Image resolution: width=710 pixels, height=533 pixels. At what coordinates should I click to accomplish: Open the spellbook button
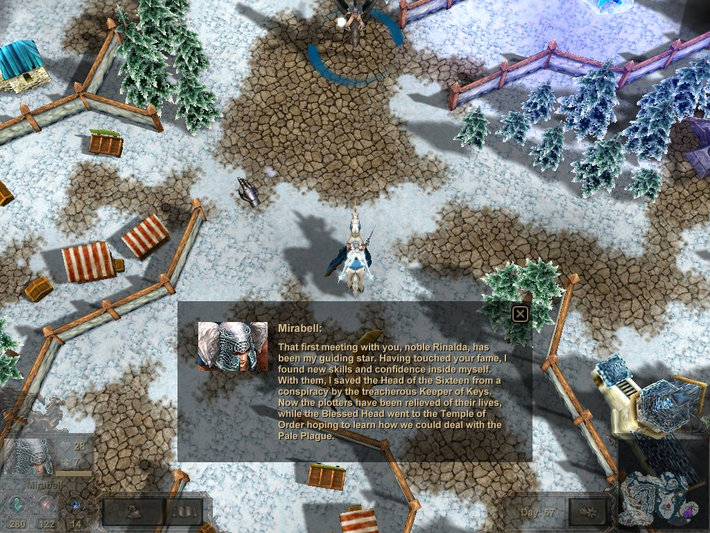(183, 512)
